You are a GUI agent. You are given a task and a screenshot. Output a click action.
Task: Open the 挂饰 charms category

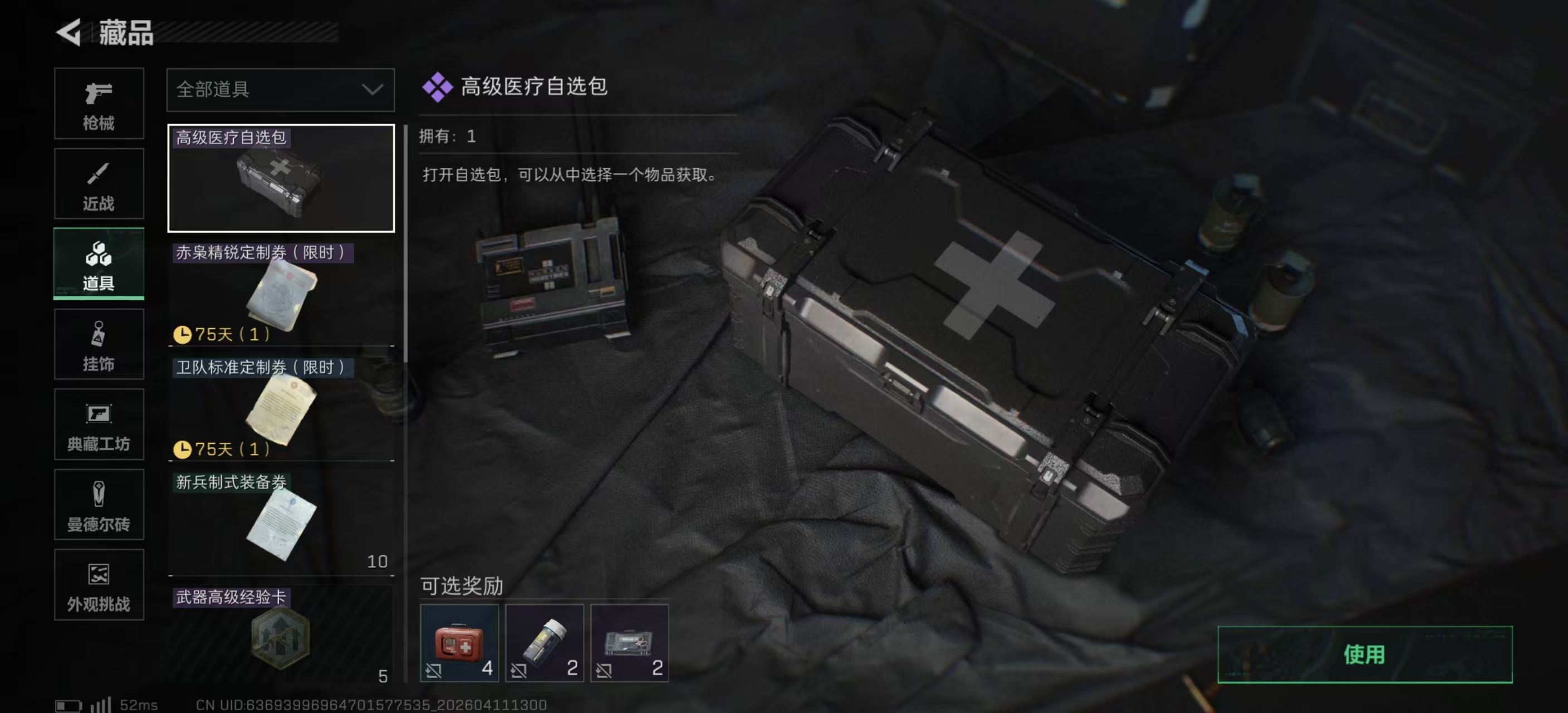pos(99,344)
